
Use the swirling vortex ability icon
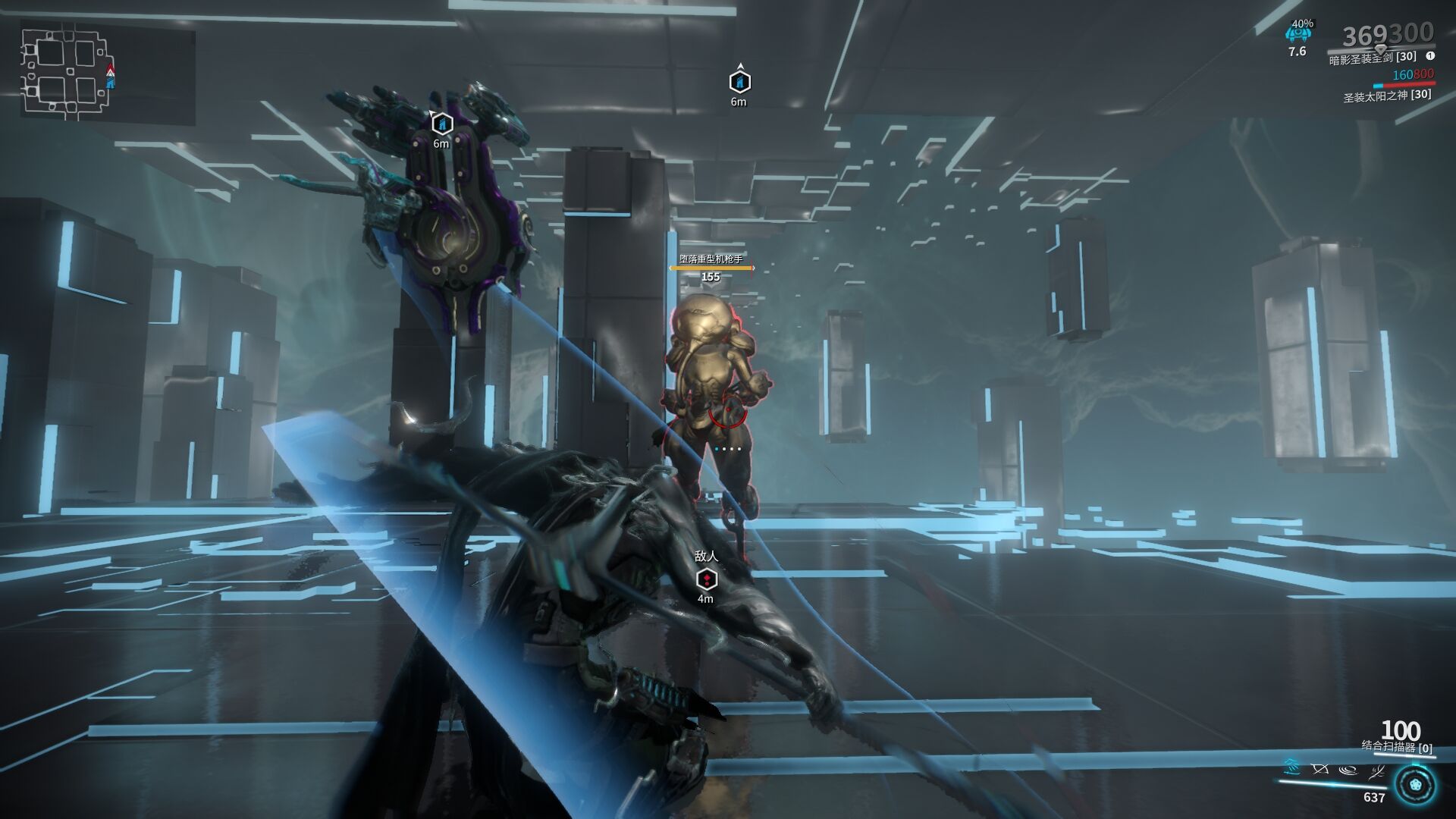click(1348, 770)
